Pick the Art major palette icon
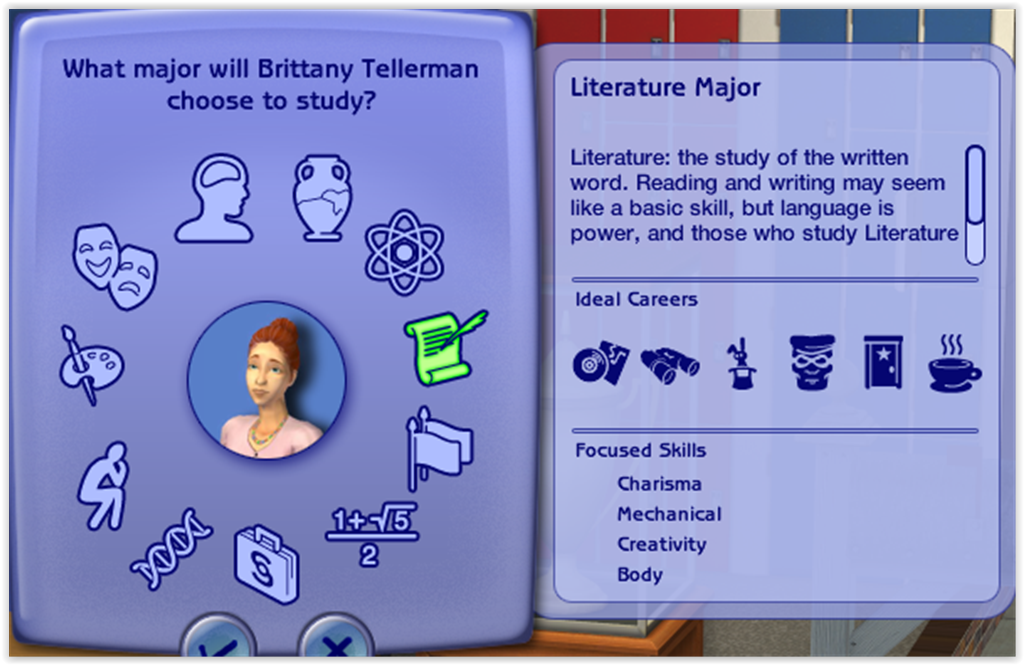The height and width of the screenshot is (665, 1024). coord(90,364)
